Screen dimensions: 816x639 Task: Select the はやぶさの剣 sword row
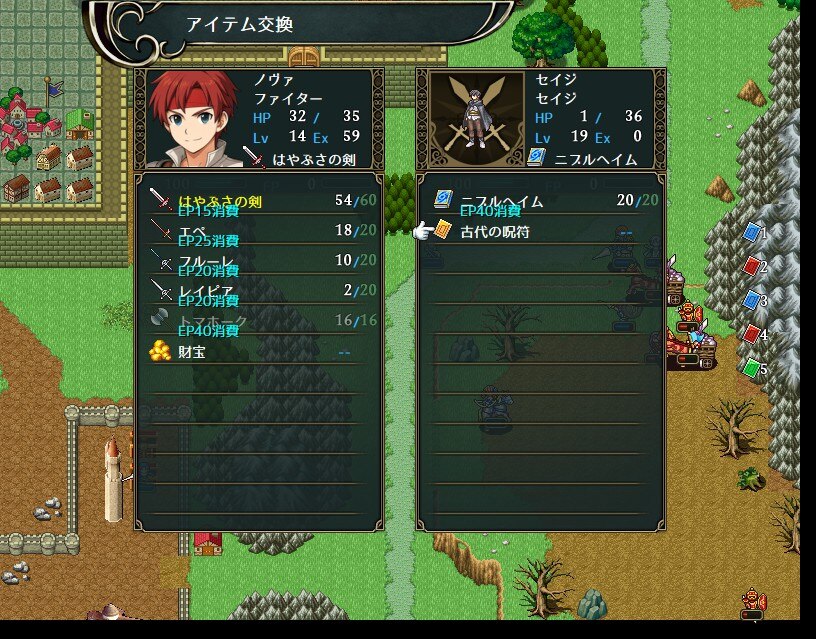(258, 201)
